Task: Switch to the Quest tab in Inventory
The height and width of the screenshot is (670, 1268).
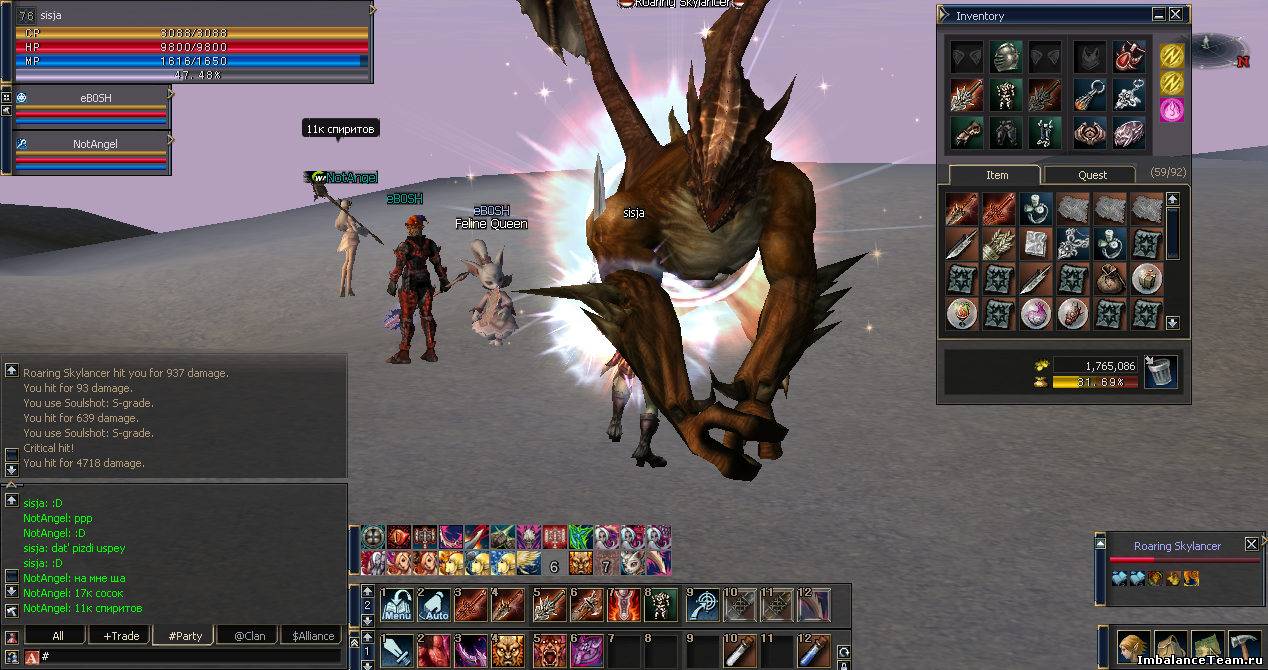Action: coord(1091,174)
